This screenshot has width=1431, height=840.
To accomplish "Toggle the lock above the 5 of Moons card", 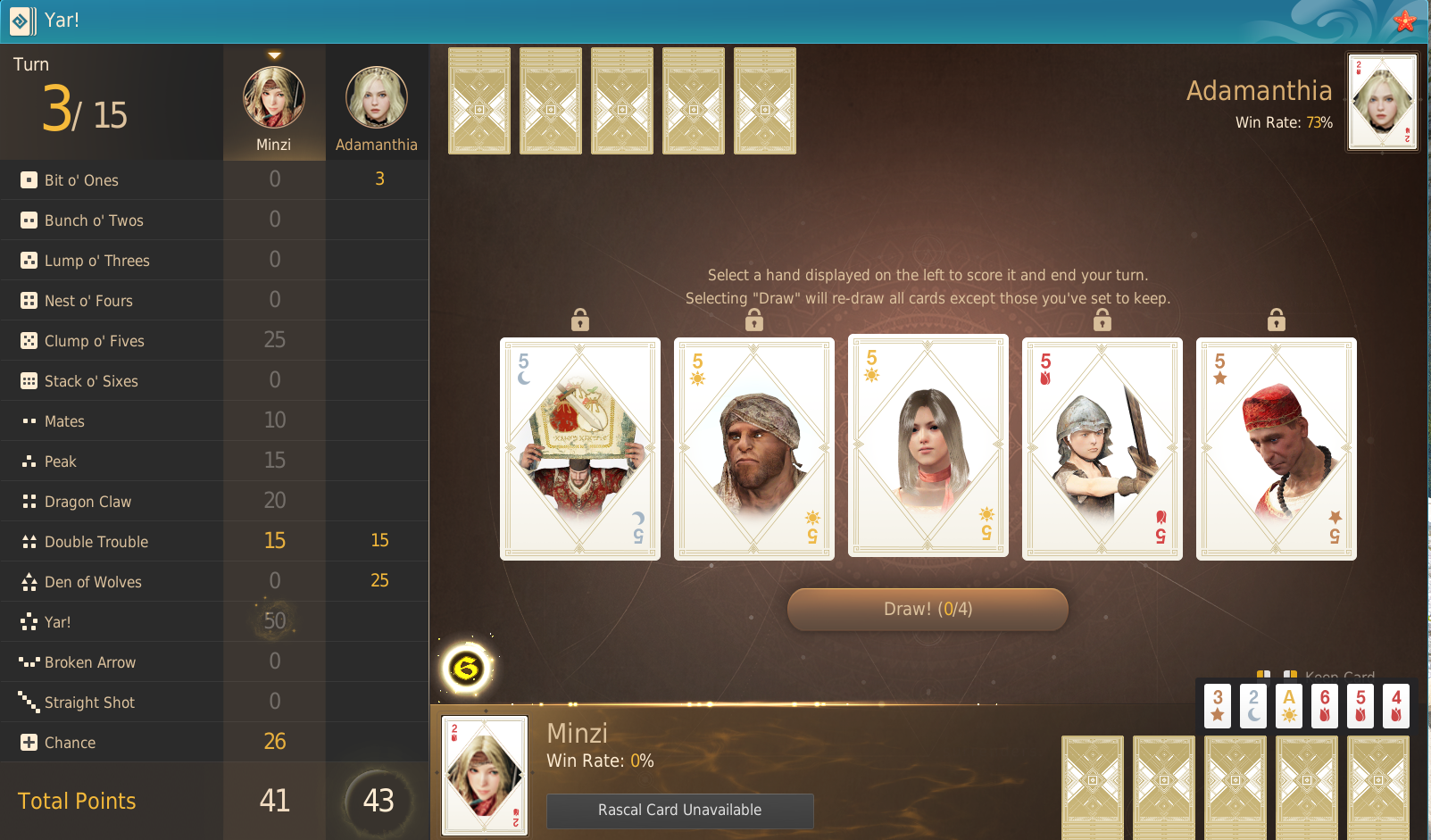I will pyautogui.click(x=580, y=320).
